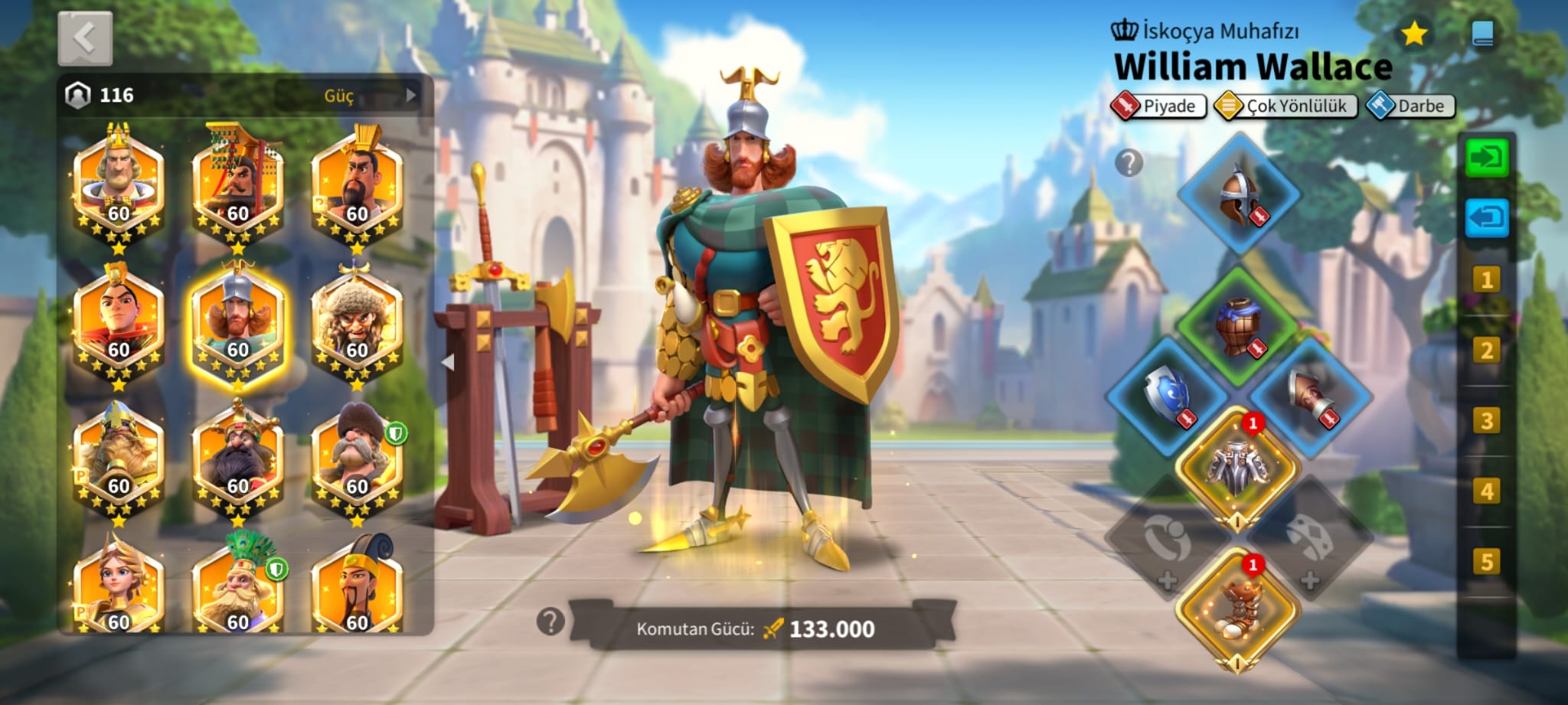
Task: Open the Güç sort dropdown
Action: [x=348, y=96]
